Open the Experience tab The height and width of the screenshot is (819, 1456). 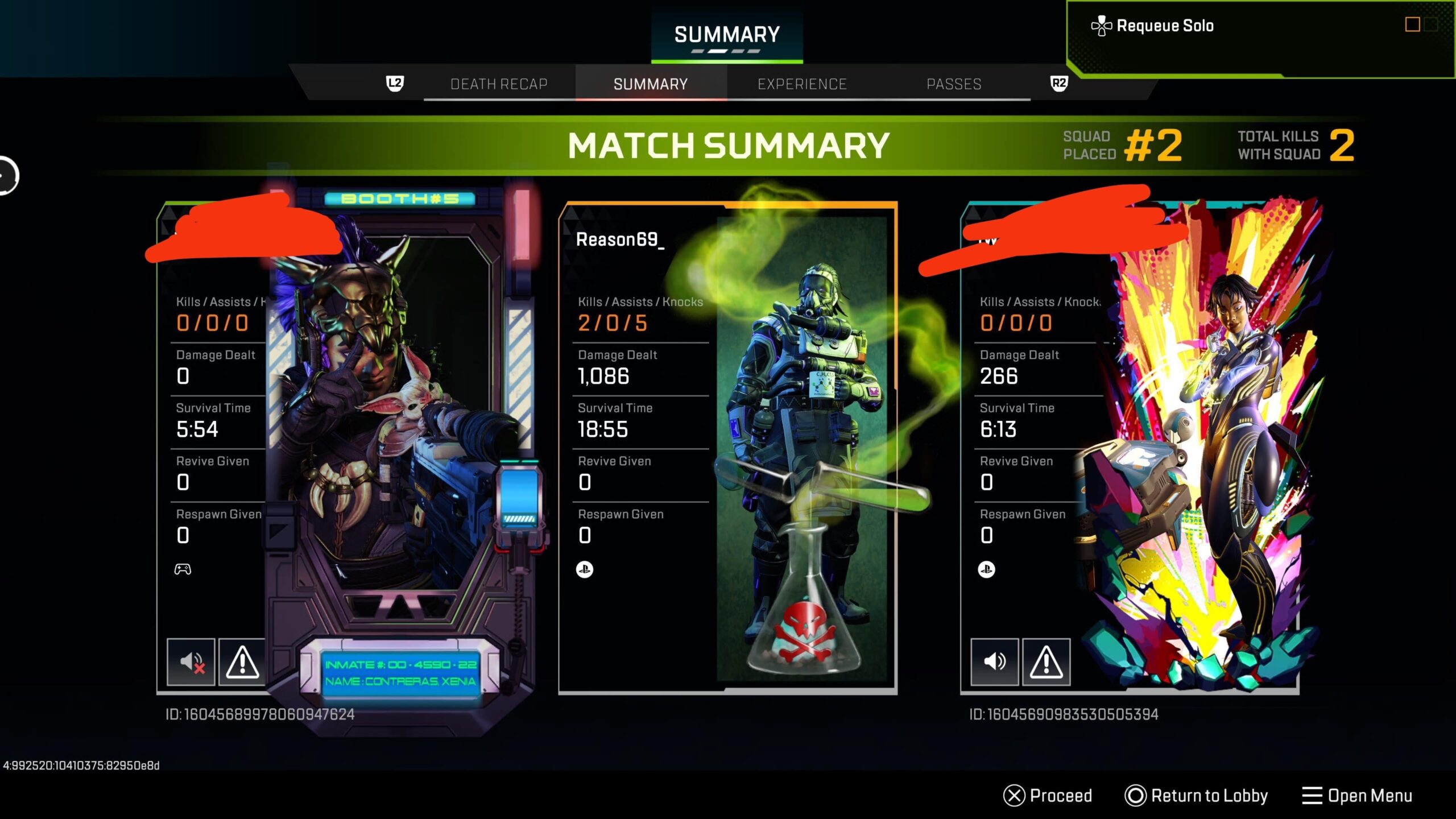802,84
